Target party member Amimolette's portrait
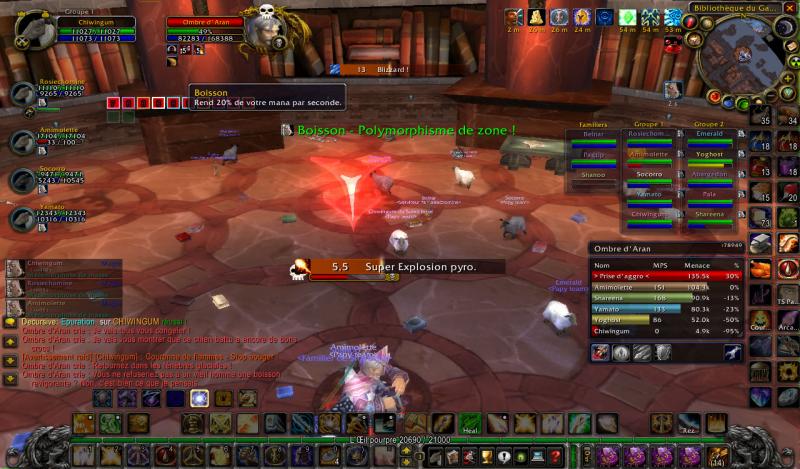The image size is (800, 469). pyautogui.click(x=23, y=141)
